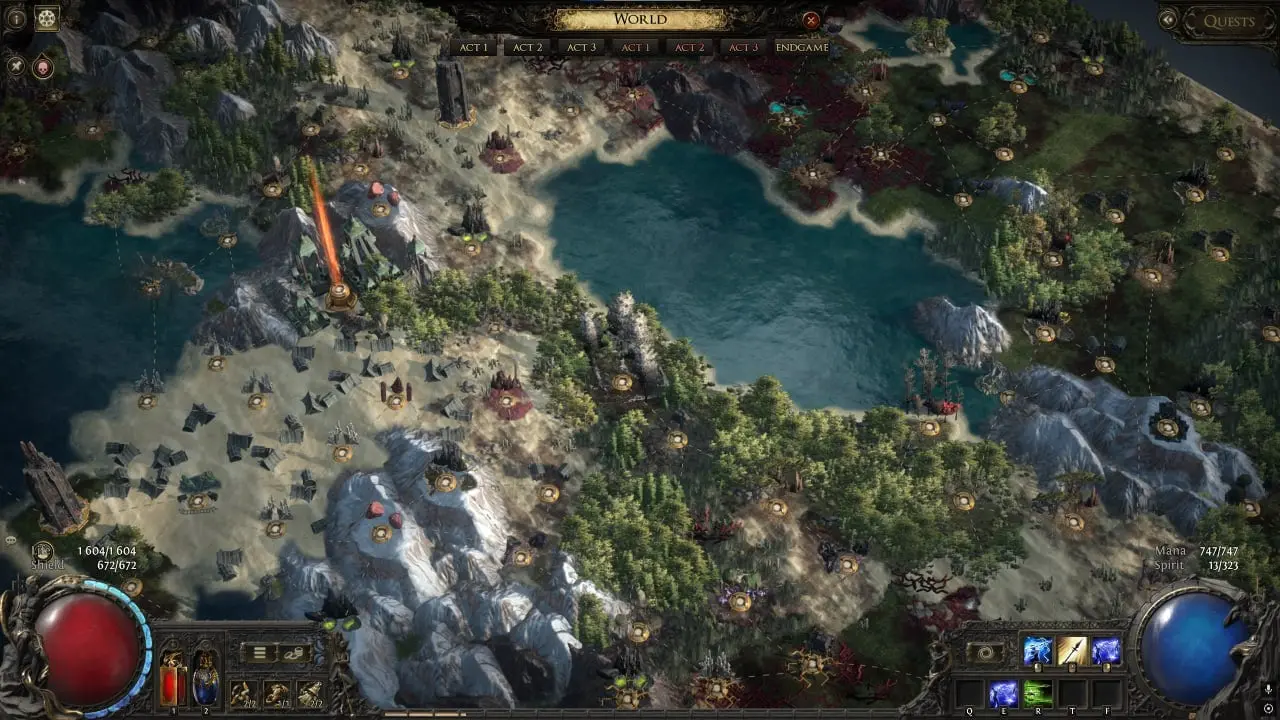Click the pin marker icon below the info button
The width and height of the screenshot is (1280, 720).
click(16, 66)
